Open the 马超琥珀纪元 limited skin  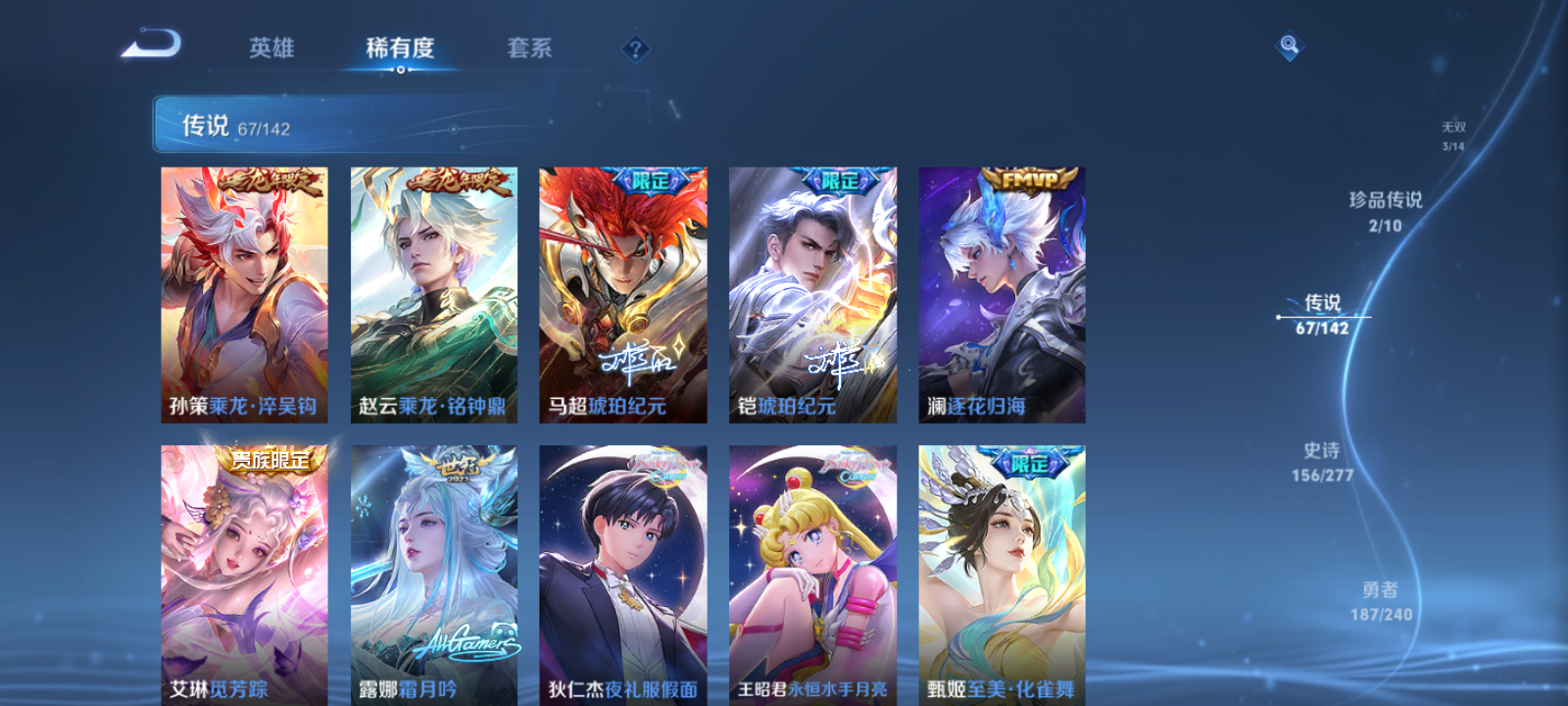pyautogui.click(x=622, y=294)
